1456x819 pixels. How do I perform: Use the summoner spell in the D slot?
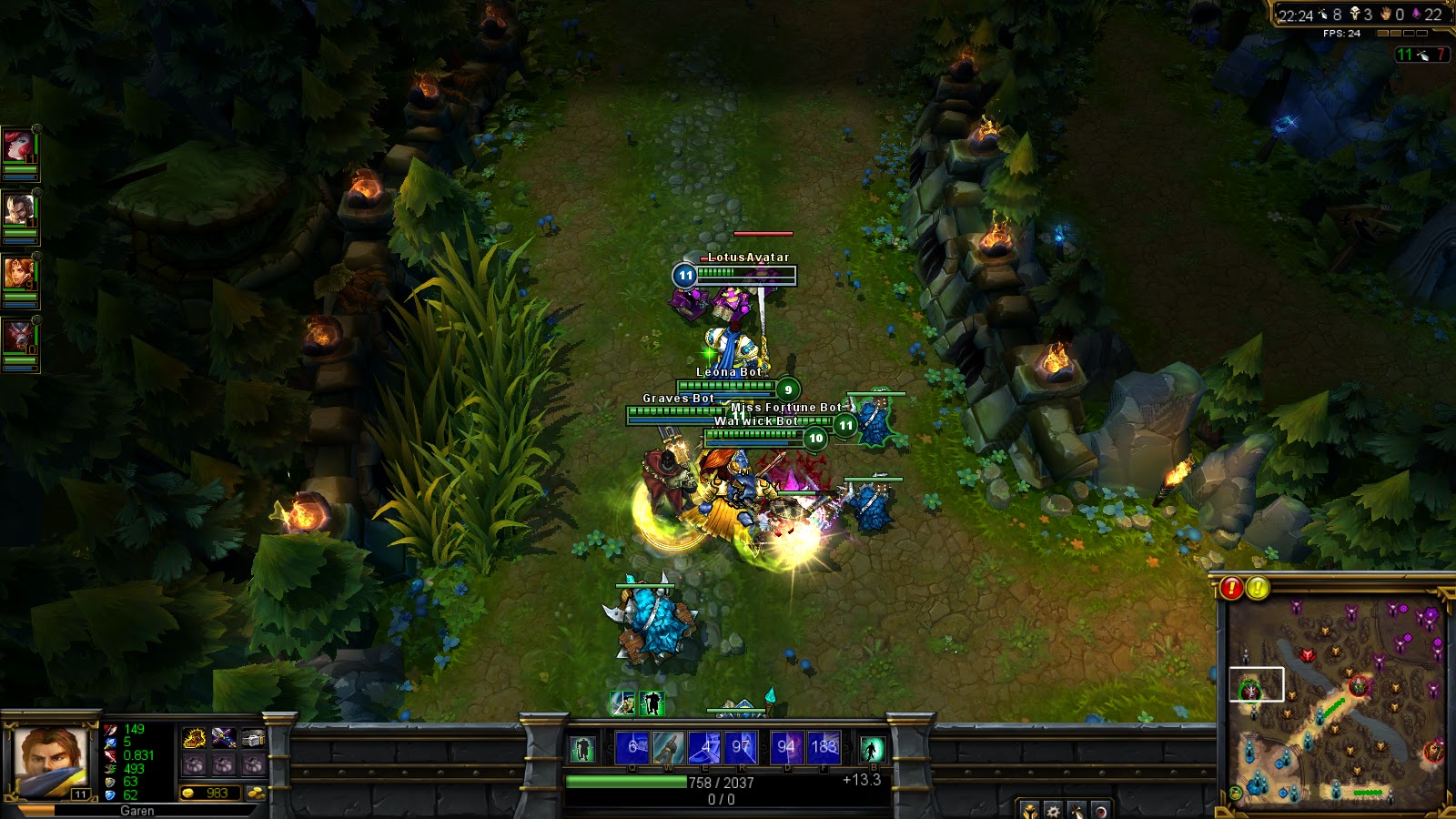click(788, 747)
